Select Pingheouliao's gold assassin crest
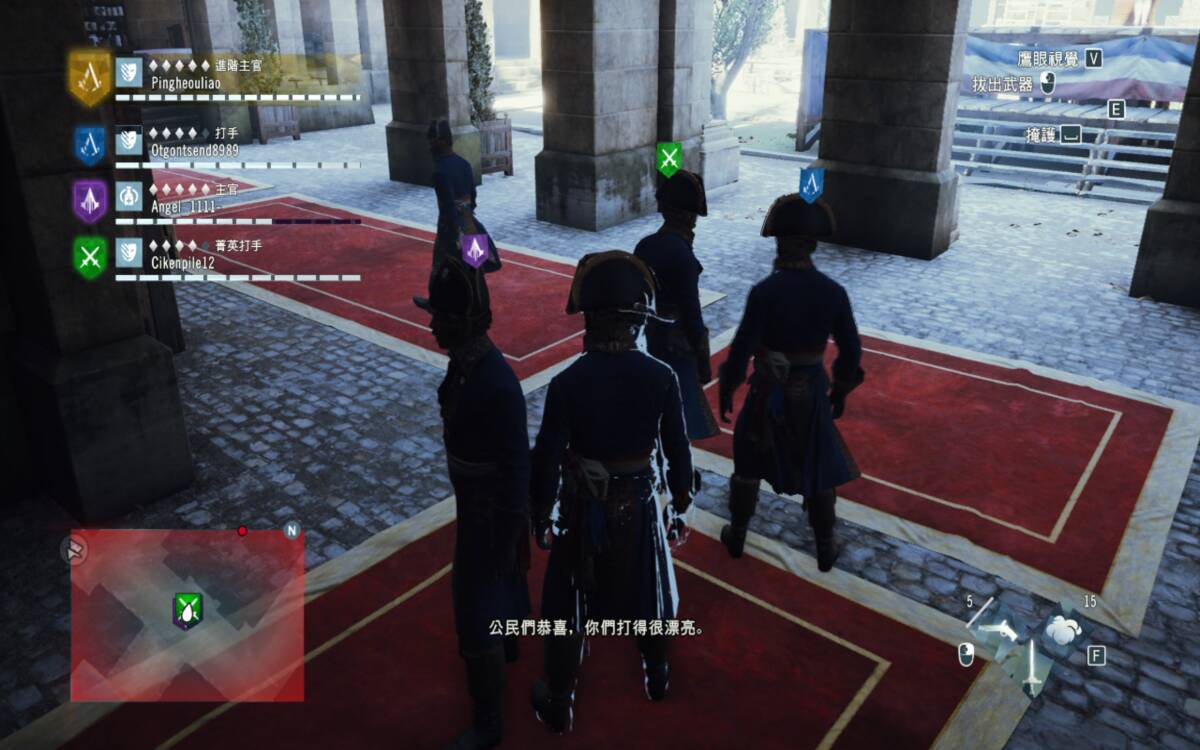Image resolution: width=1200 pixels, height=750 pixels. coord(89,76)
